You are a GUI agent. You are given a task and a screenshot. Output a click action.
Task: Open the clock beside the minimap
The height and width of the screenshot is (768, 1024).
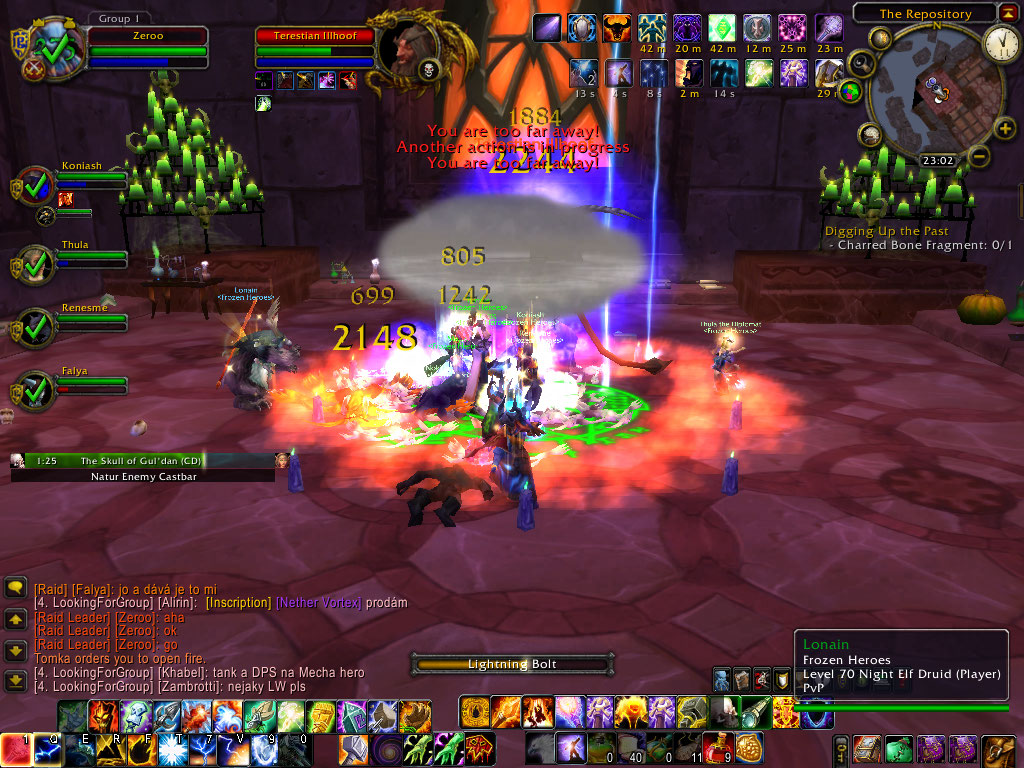(1000, 42)
